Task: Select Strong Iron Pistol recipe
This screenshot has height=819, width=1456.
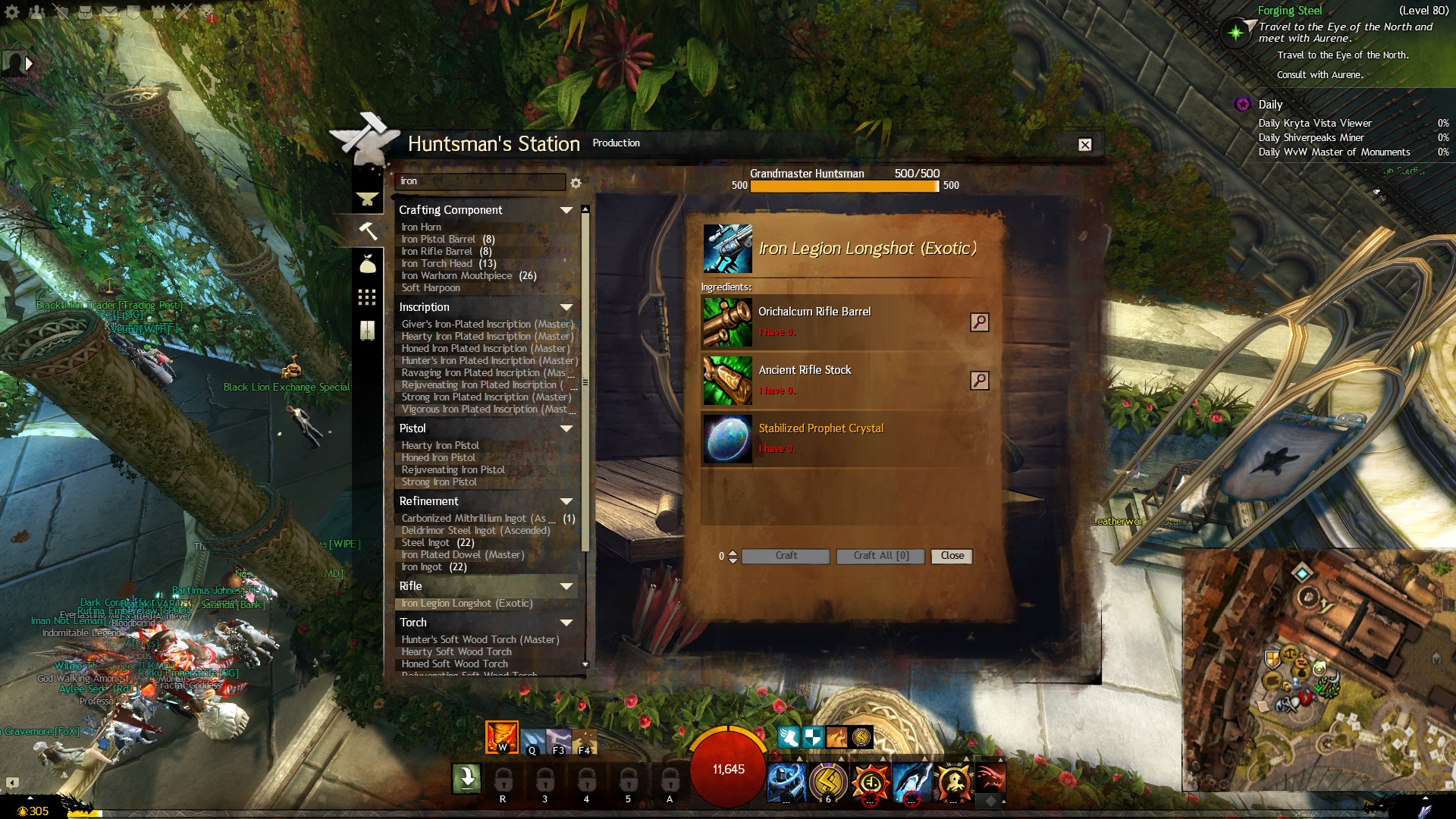Action: pos(439,482)
